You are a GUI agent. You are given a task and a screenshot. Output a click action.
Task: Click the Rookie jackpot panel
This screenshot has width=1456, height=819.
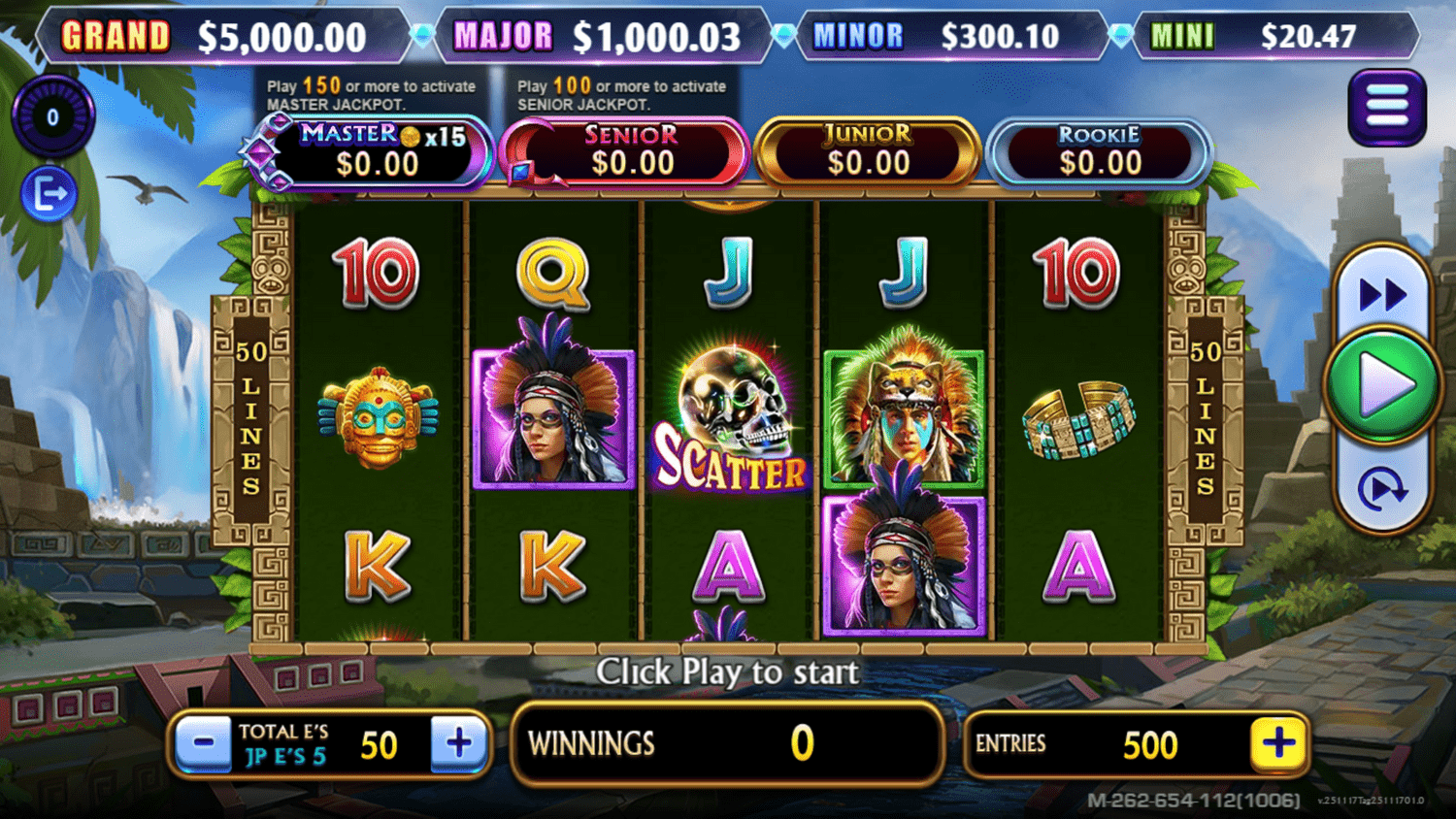(x=1099, y=152)
